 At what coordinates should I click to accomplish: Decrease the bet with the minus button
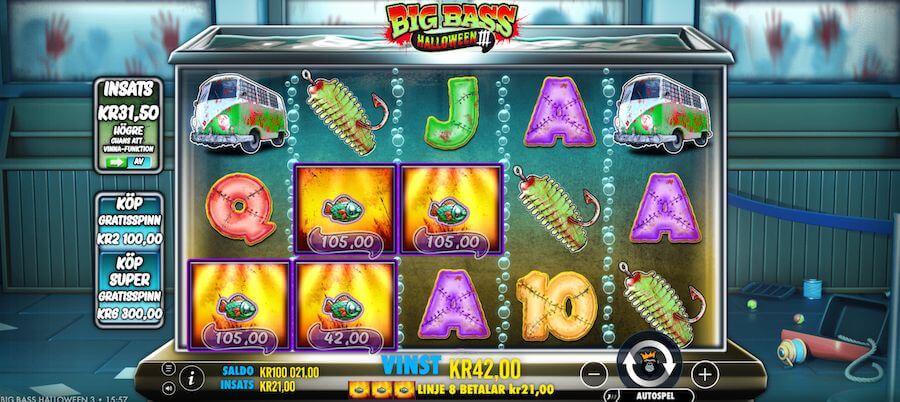coord(594,375)
